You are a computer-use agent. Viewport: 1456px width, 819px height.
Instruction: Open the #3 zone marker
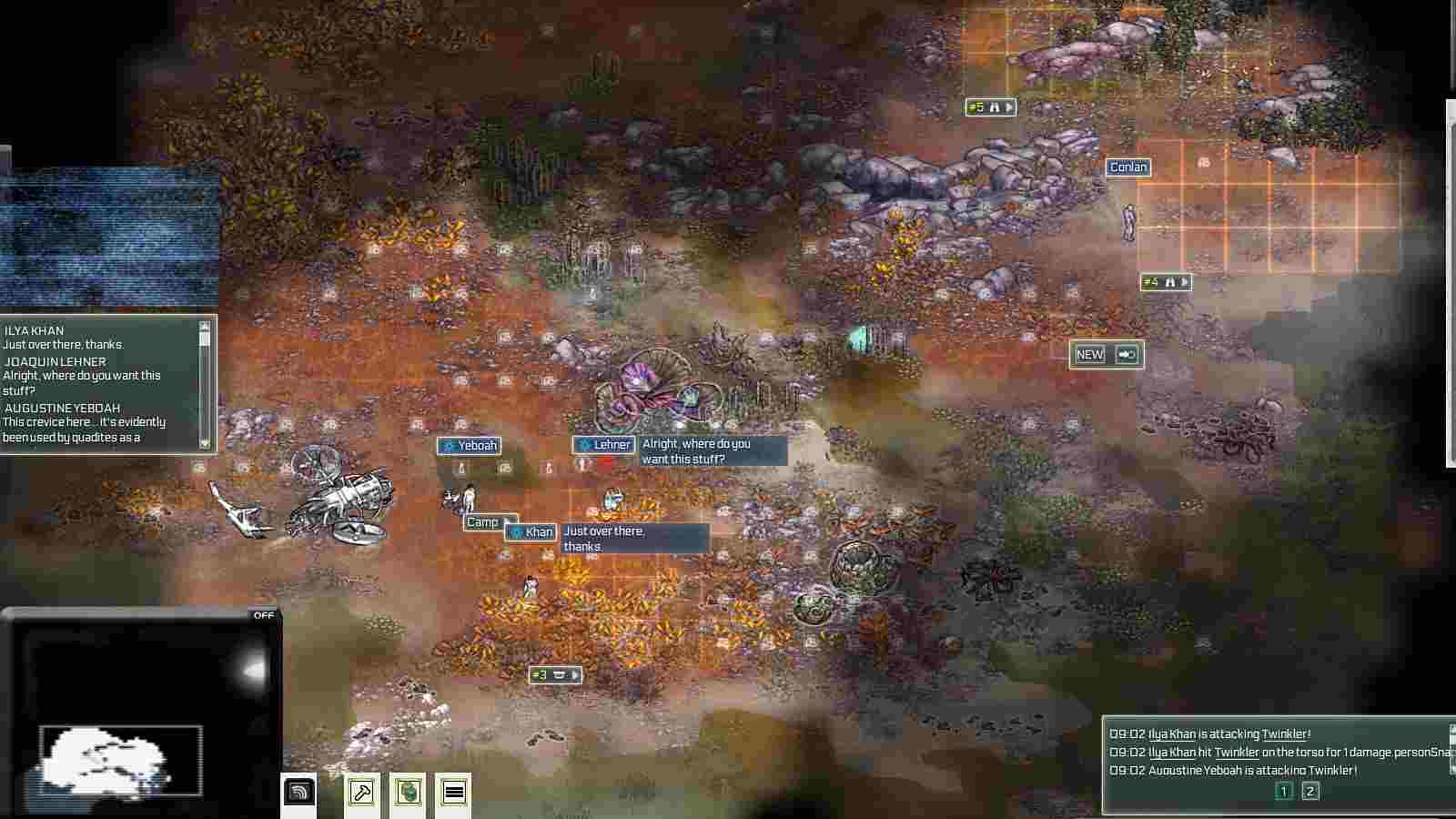(555, 675)
